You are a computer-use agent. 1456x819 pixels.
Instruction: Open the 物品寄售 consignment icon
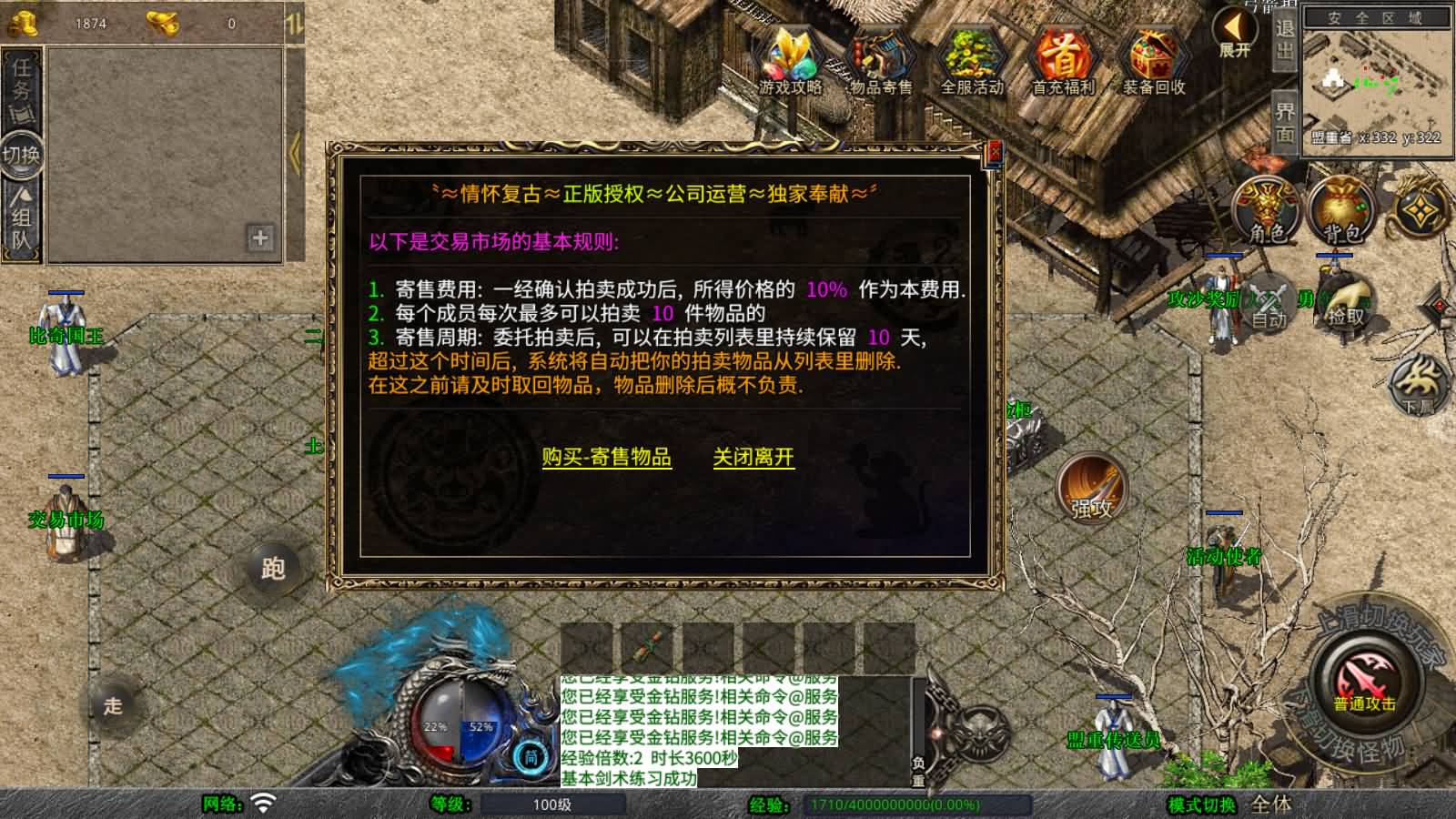pos(879,59)
